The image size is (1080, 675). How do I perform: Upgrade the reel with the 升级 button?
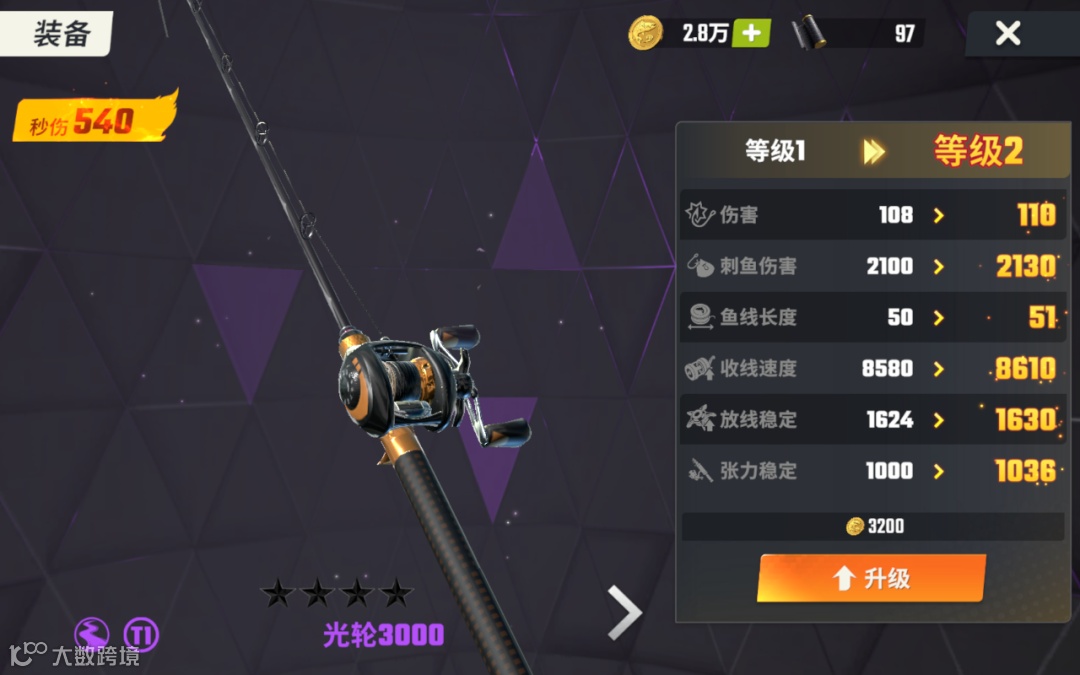[x=871, y=578]
